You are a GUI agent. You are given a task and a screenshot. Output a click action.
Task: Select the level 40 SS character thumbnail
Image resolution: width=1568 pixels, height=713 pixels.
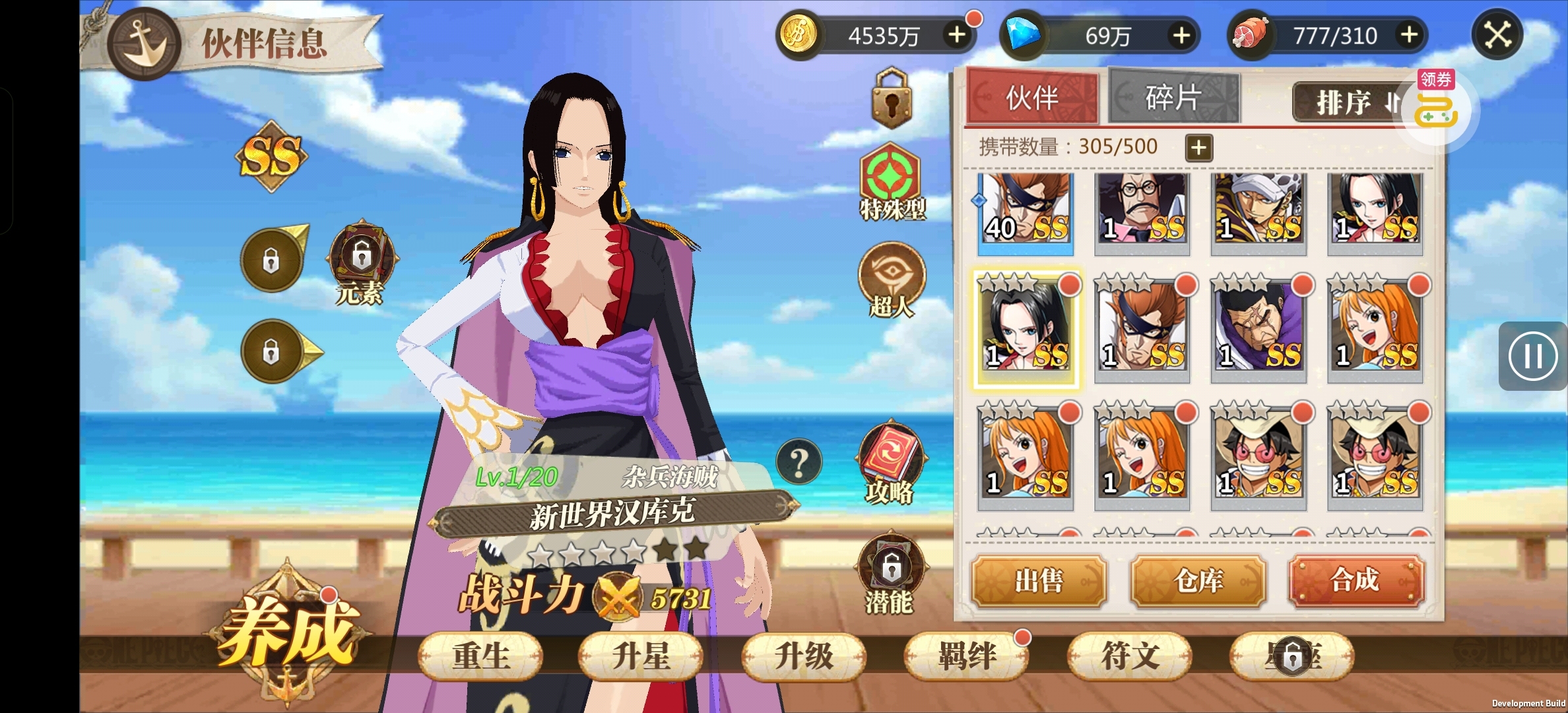coord(1026,210)
